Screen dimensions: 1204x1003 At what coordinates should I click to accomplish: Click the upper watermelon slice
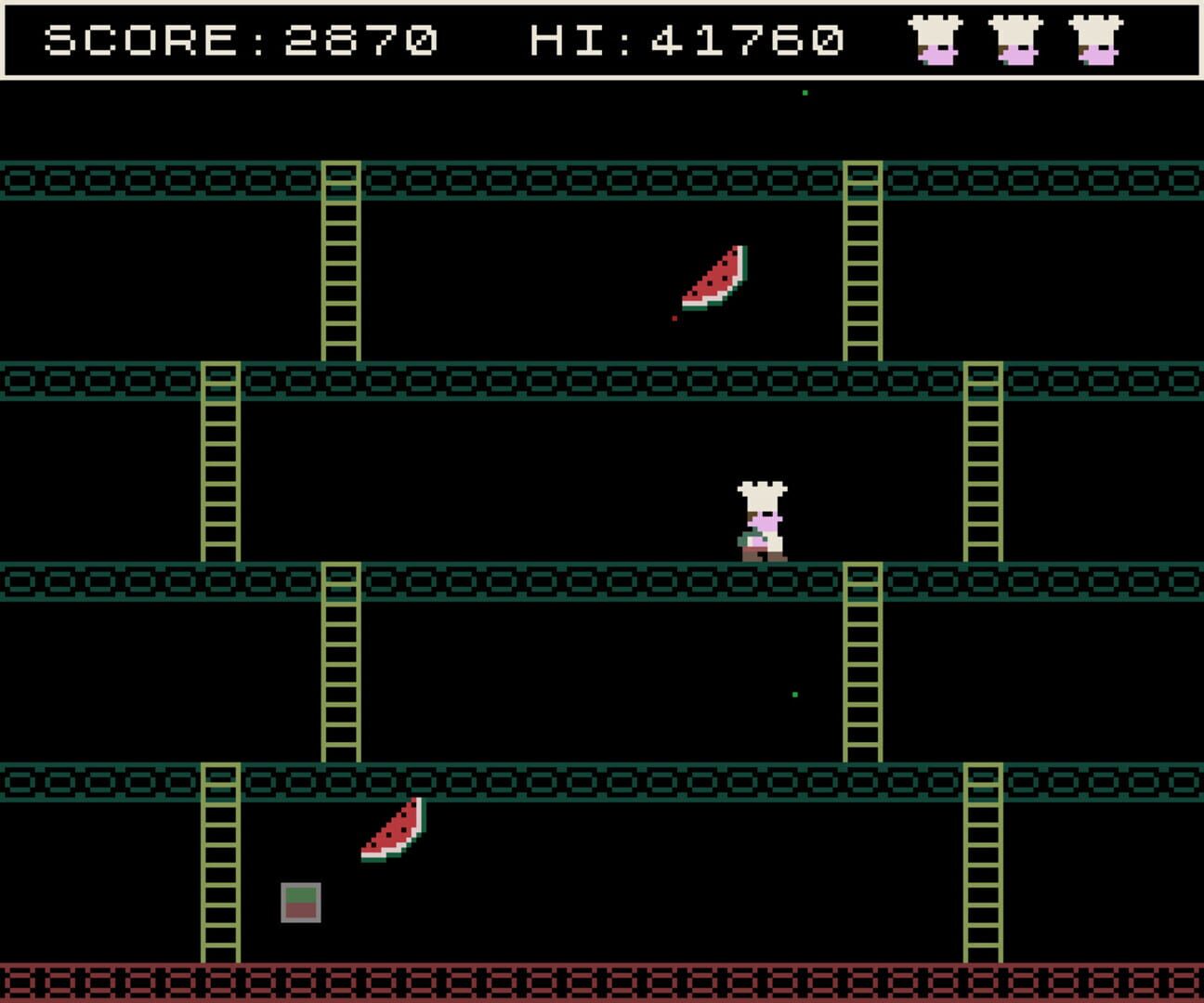715,279
